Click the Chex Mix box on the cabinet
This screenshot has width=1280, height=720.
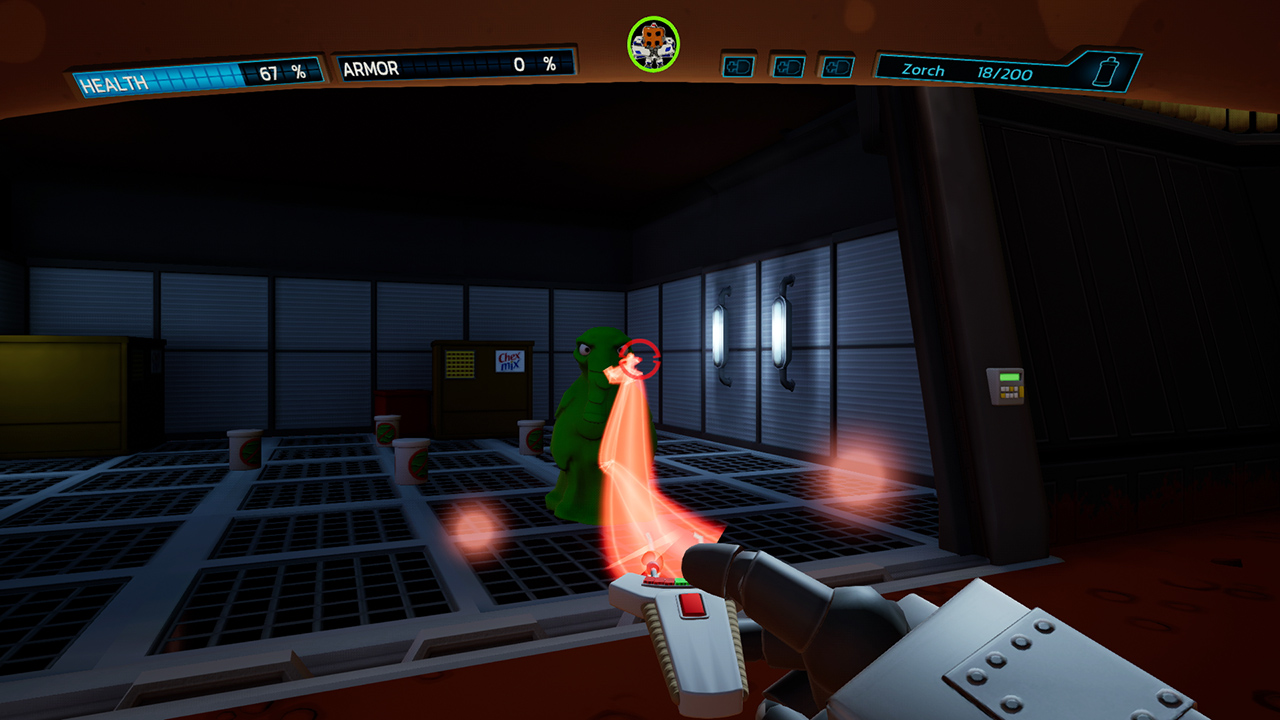[509, 362]
